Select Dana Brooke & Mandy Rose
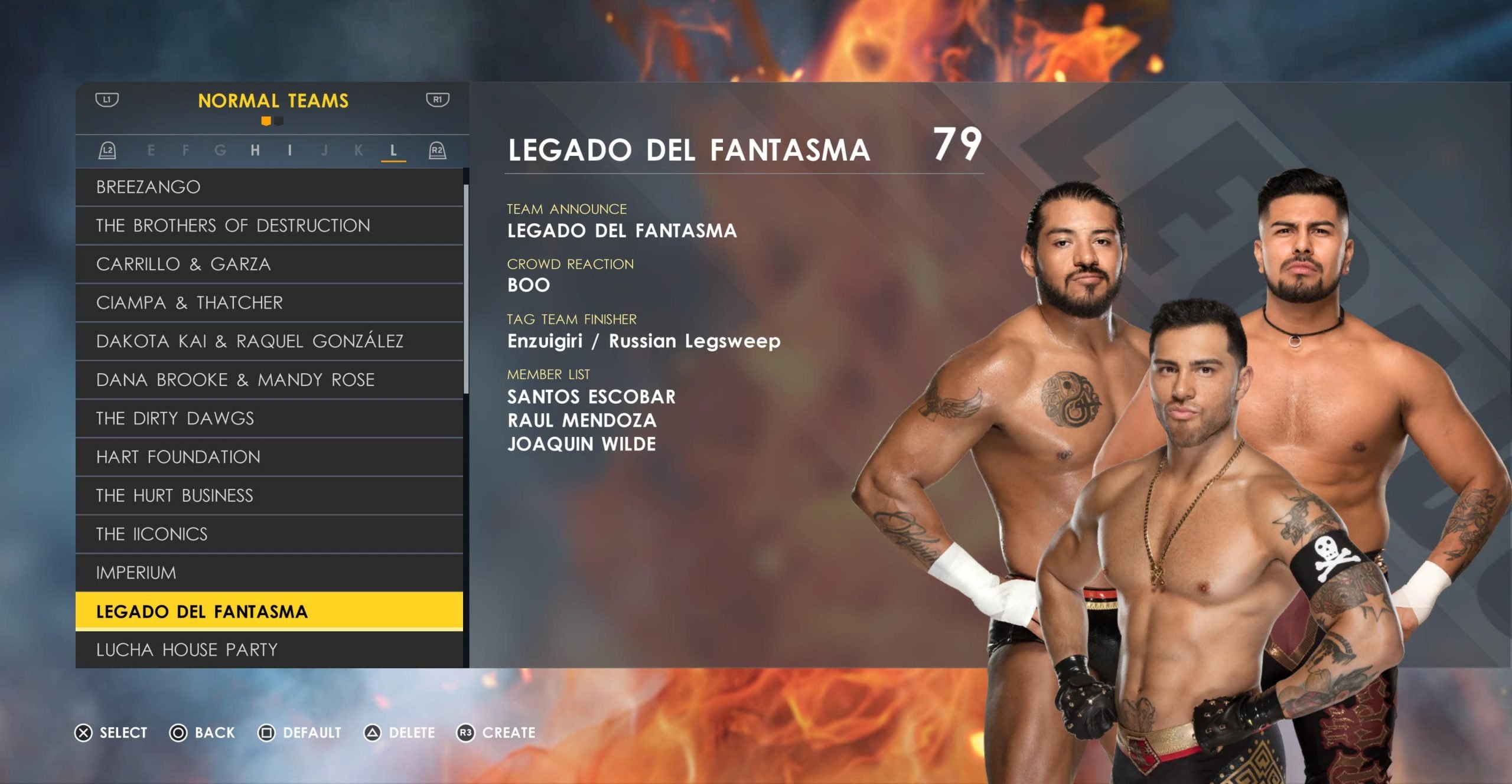The image size is (1512, 784). [269, 380]
